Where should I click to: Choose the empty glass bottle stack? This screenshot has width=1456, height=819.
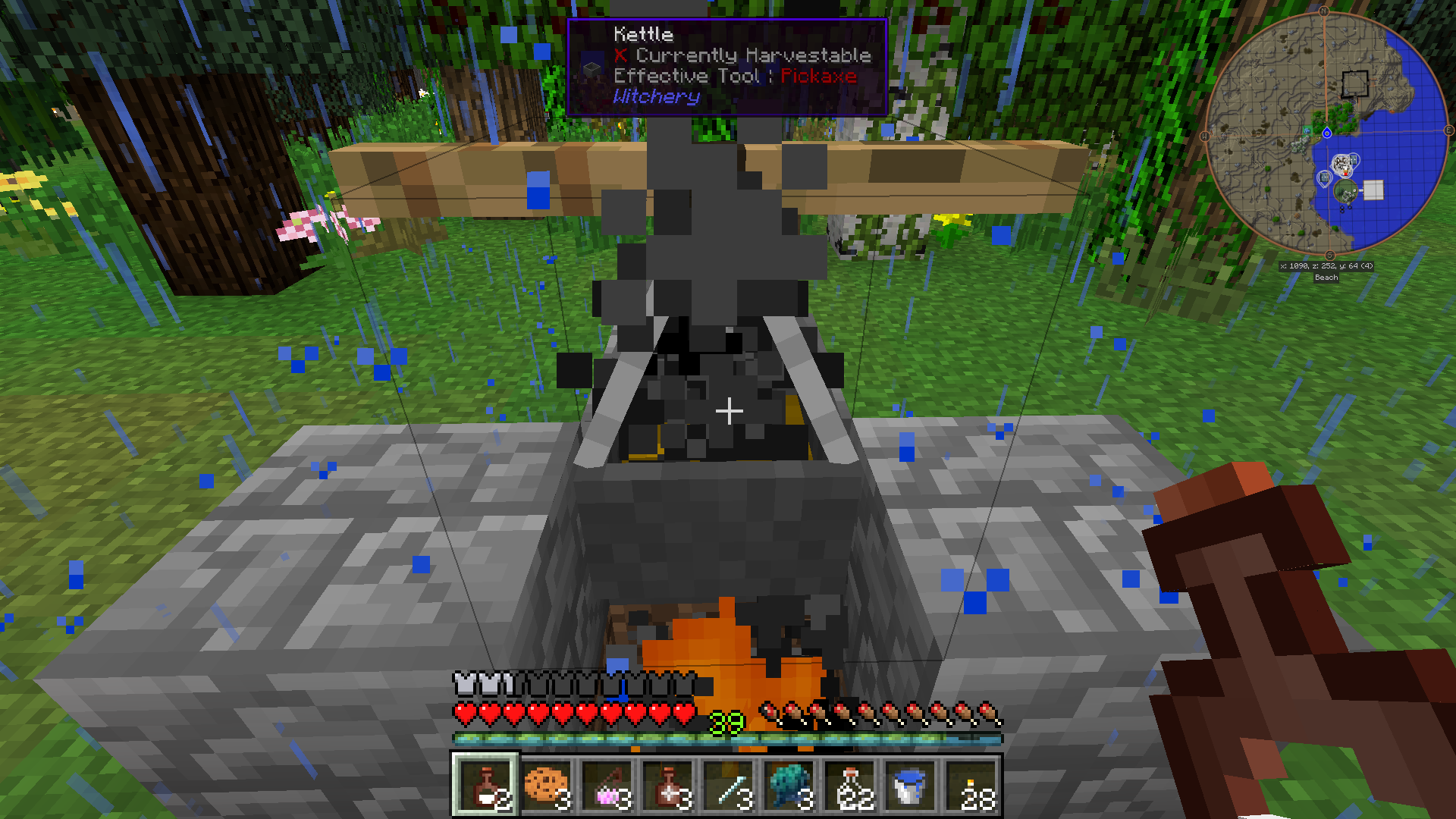click(x=849, y=786)
